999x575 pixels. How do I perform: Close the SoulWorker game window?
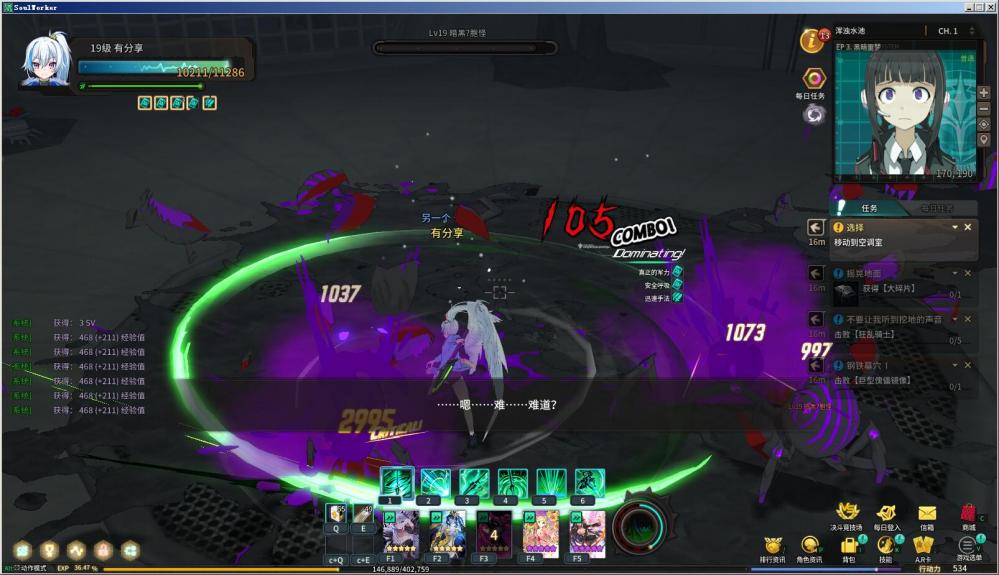(990, 7)
